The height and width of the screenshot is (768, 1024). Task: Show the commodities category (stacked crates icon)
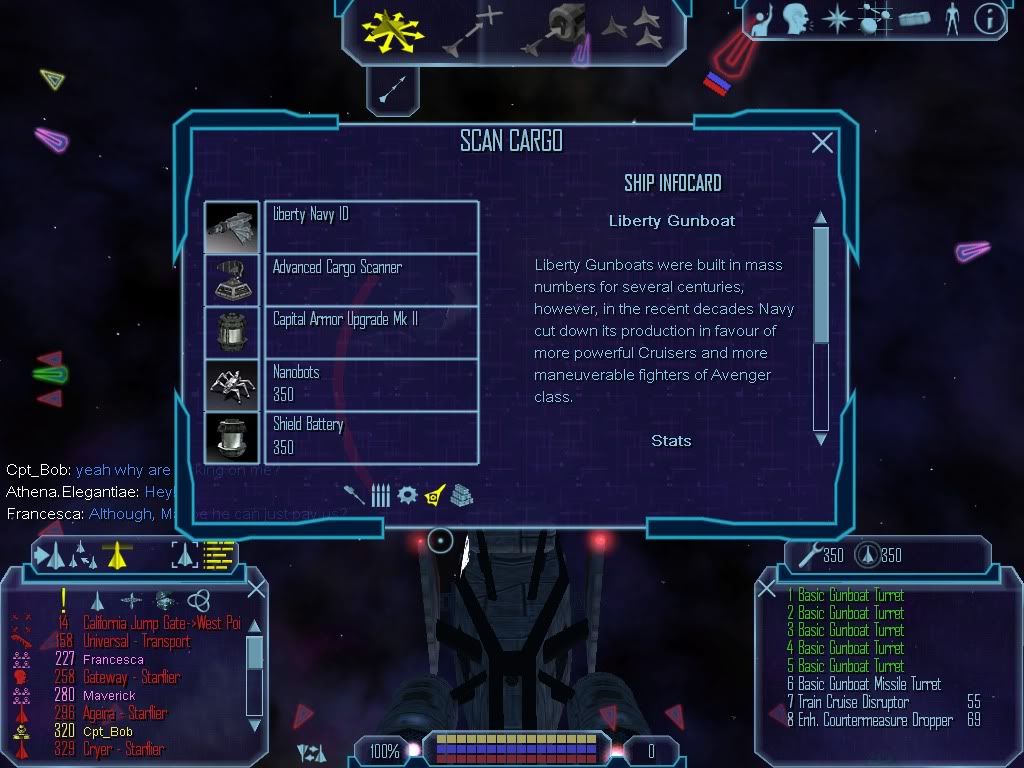(460, 495)
